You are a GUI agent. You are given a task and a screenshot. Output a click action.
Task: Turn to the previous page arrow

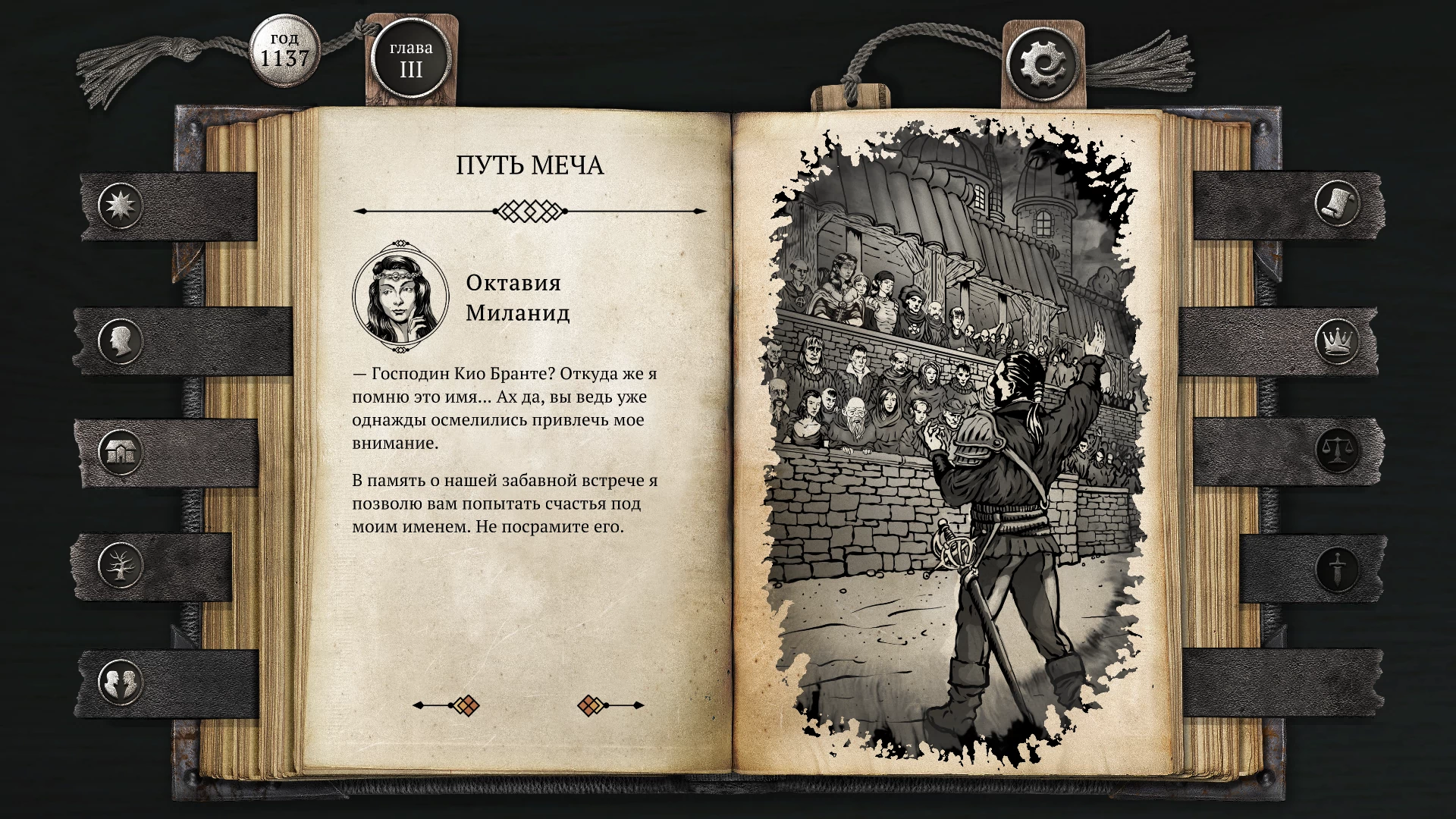[x=447, y=705]
